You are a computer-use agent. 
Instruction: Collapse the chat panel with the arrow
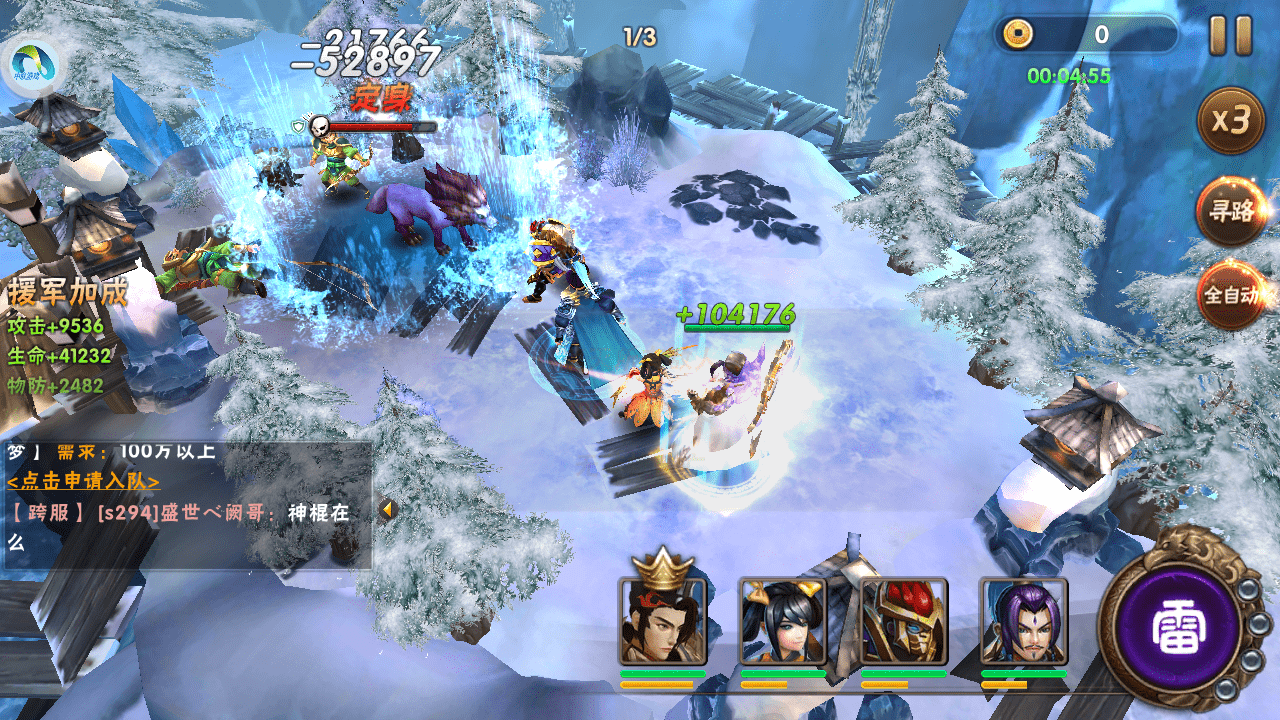387,510
